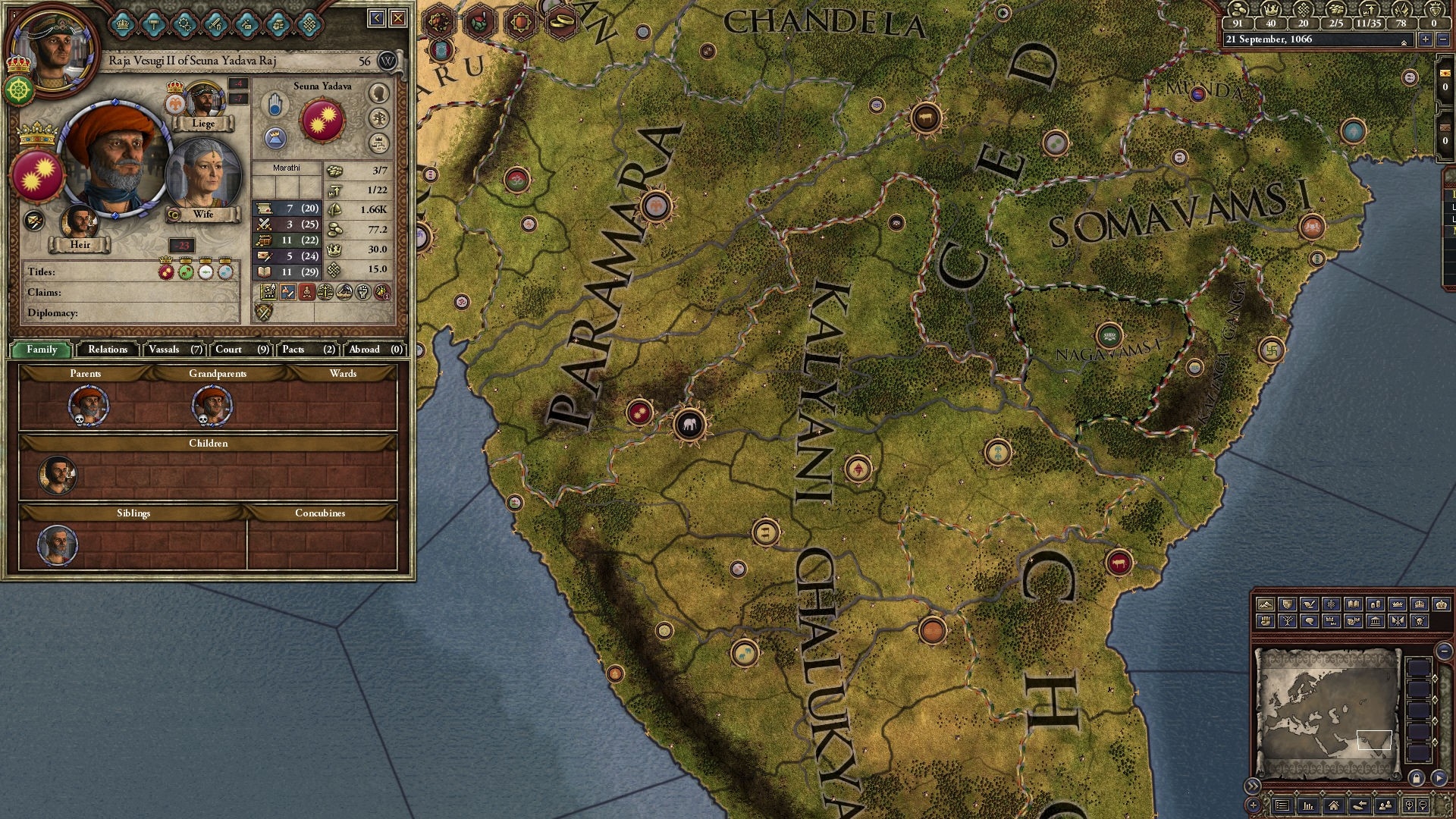
Task: Switch to the terrain map mode
Action: (x=1265, y=604)
